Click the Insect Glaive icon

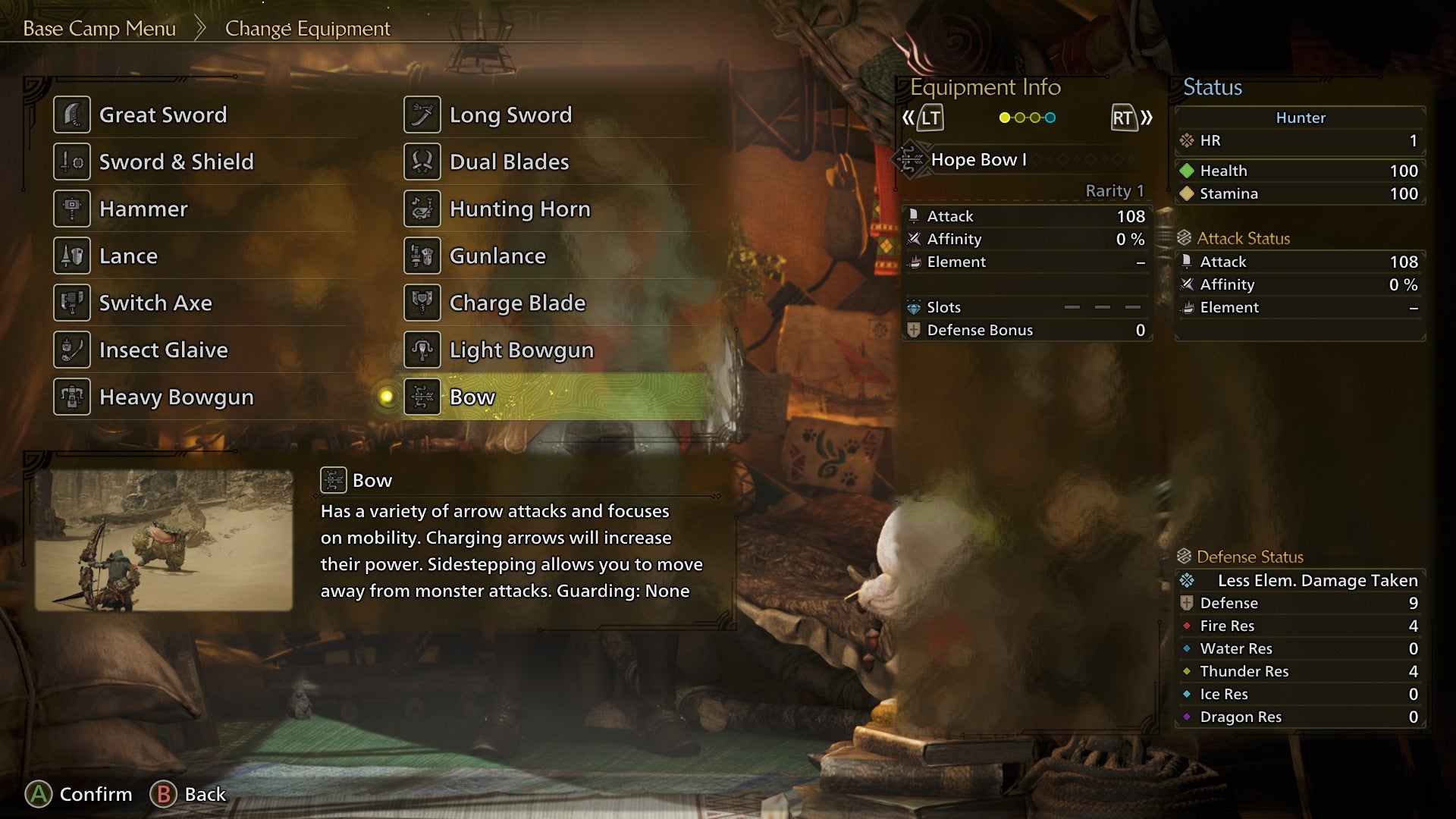click(72, 350)
